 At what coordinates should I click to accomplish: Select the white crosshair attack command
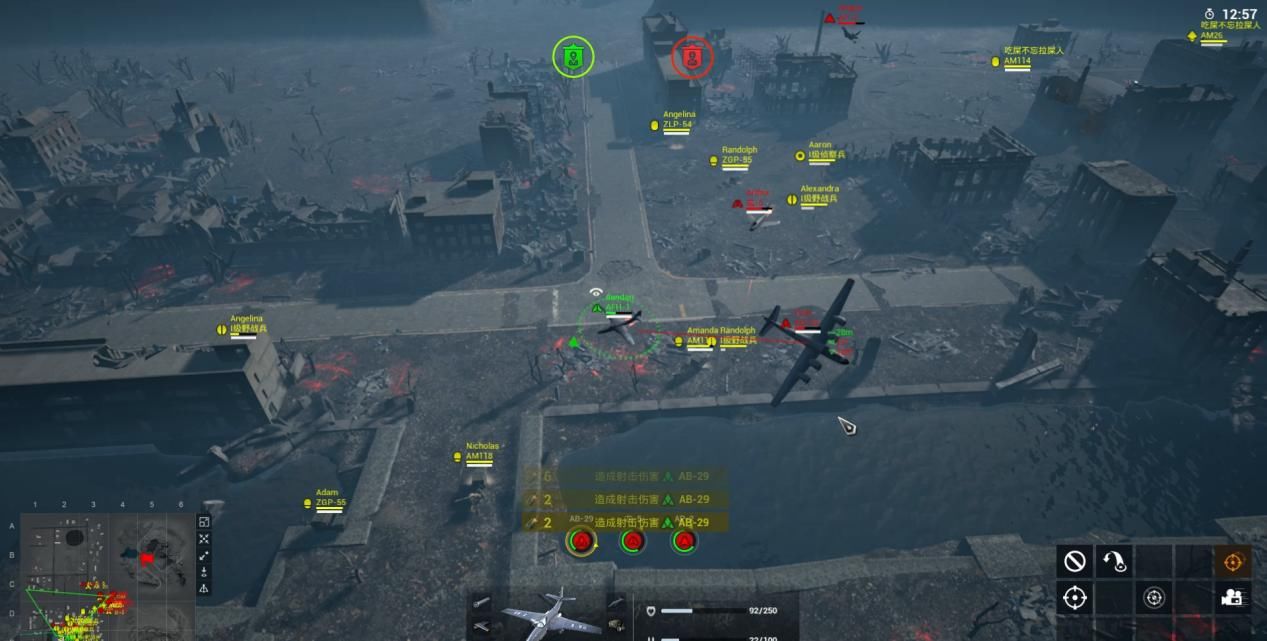tap(1075, 598)
